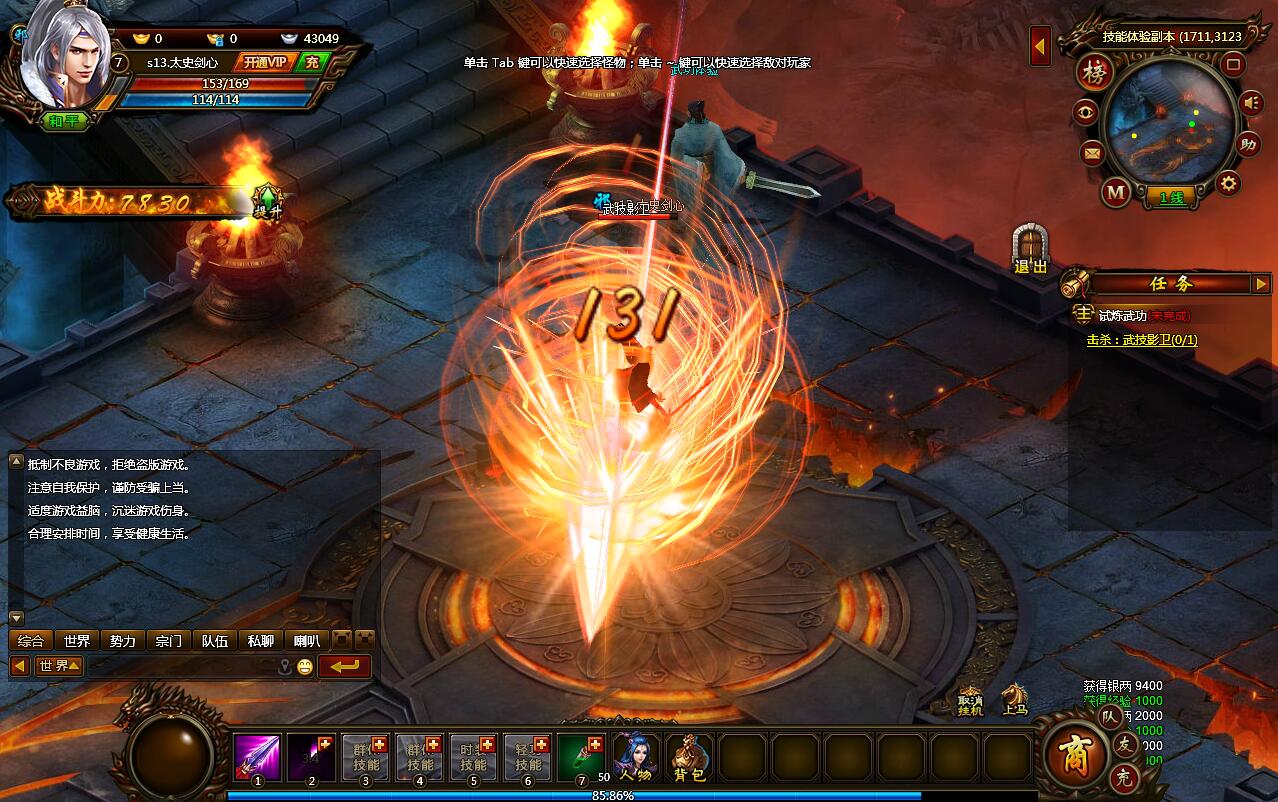
Task: Expand the 任务 quest panel arrow
Action: pyautogui.click(x=1260, y=284)
